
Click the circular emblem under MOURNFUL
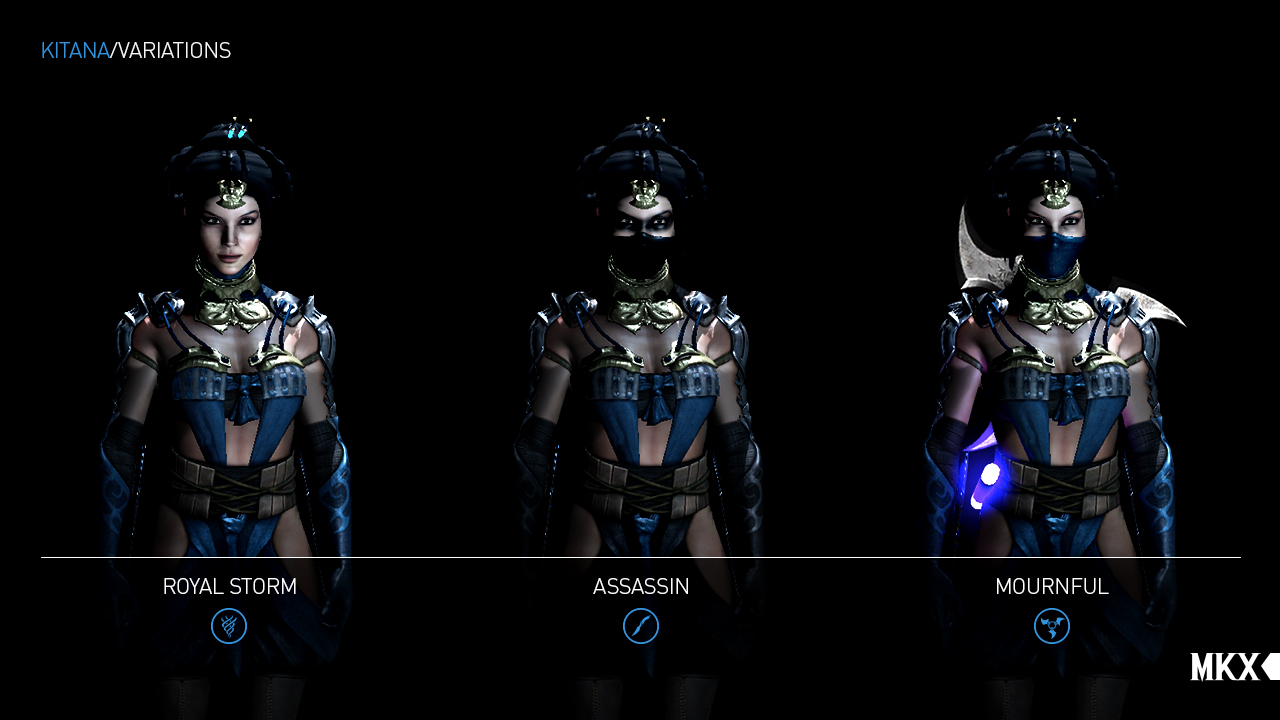(1052, 626)
